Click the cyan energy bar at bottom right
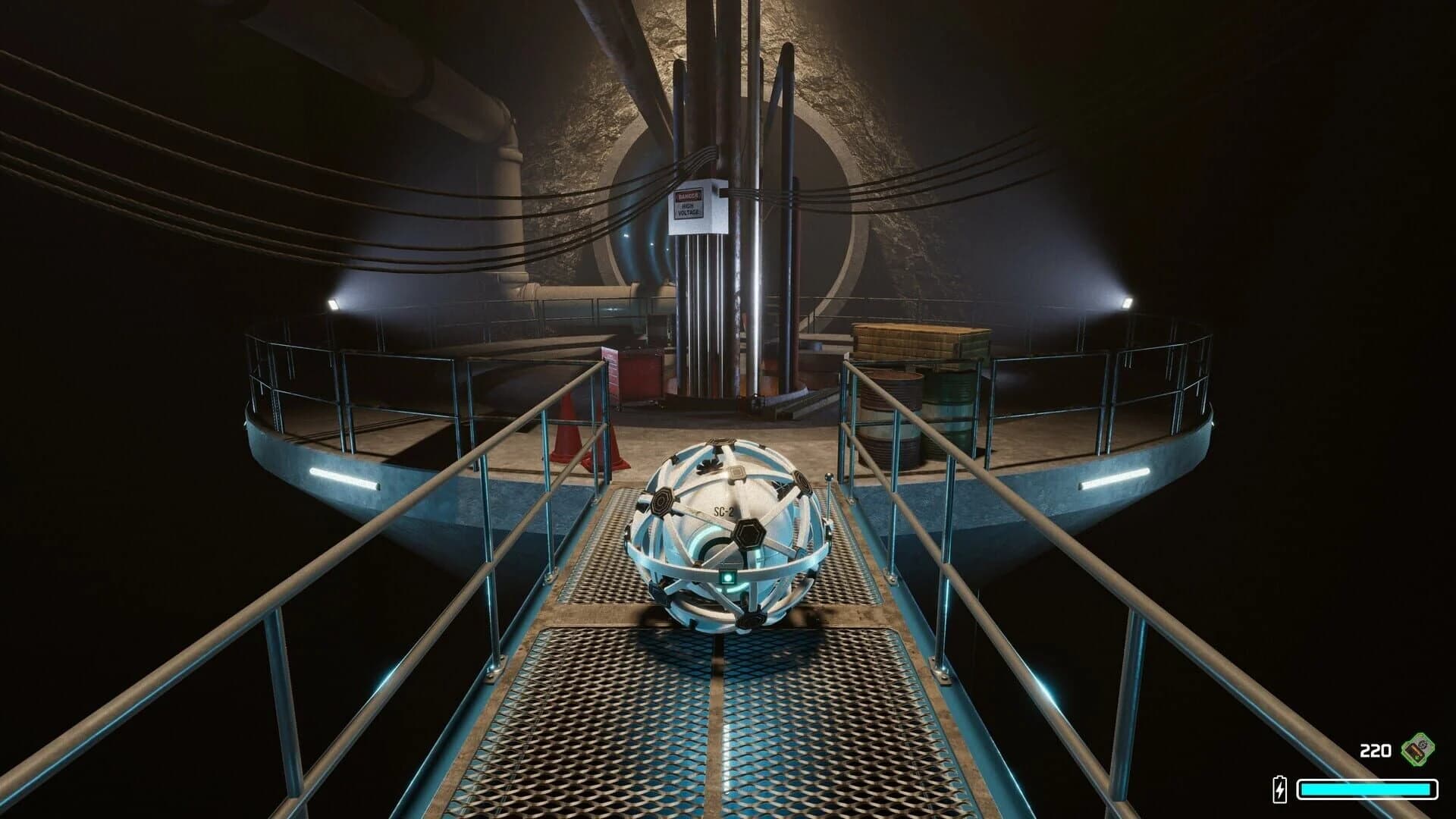Viewport: 1456px width, 819px height. tap(1365, 789)
